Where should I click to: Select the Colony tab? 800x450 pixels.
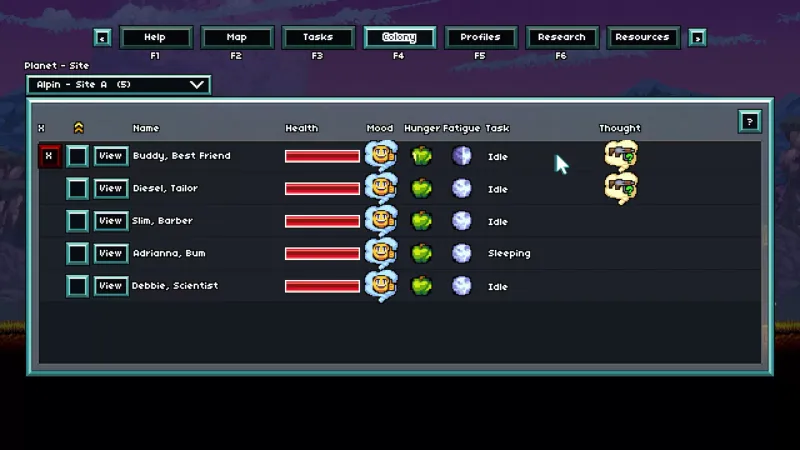pos(399,38)
